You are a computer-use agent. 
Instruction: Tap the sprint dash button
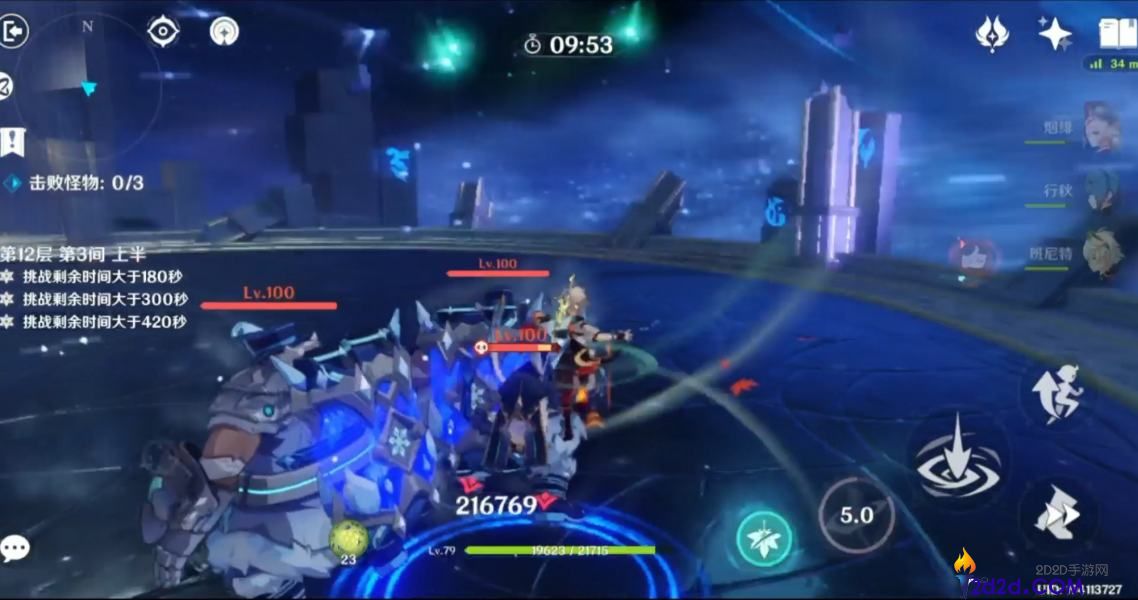pos(1057,516)
